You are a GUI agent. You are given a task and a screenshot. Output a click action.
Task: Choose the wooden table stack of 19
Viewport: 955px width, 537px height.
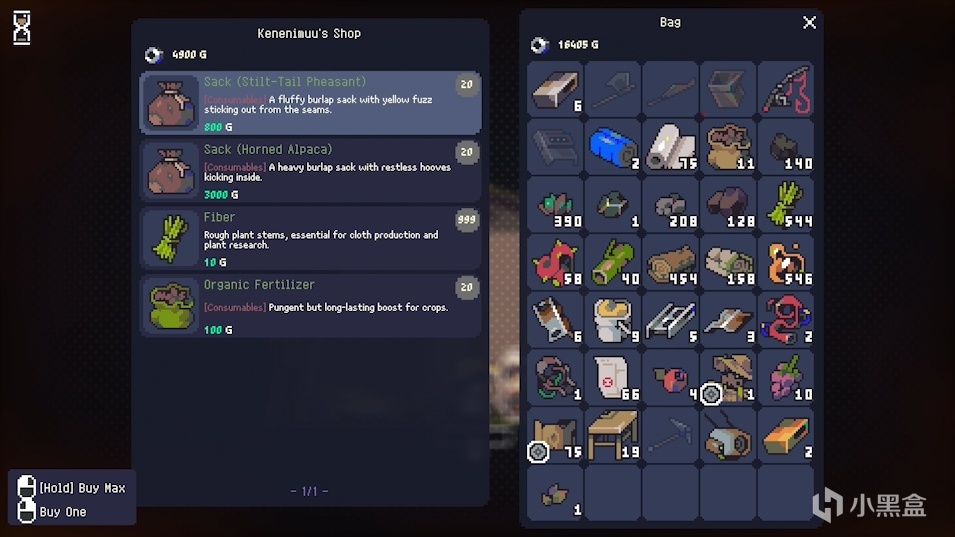pos(613,436)
